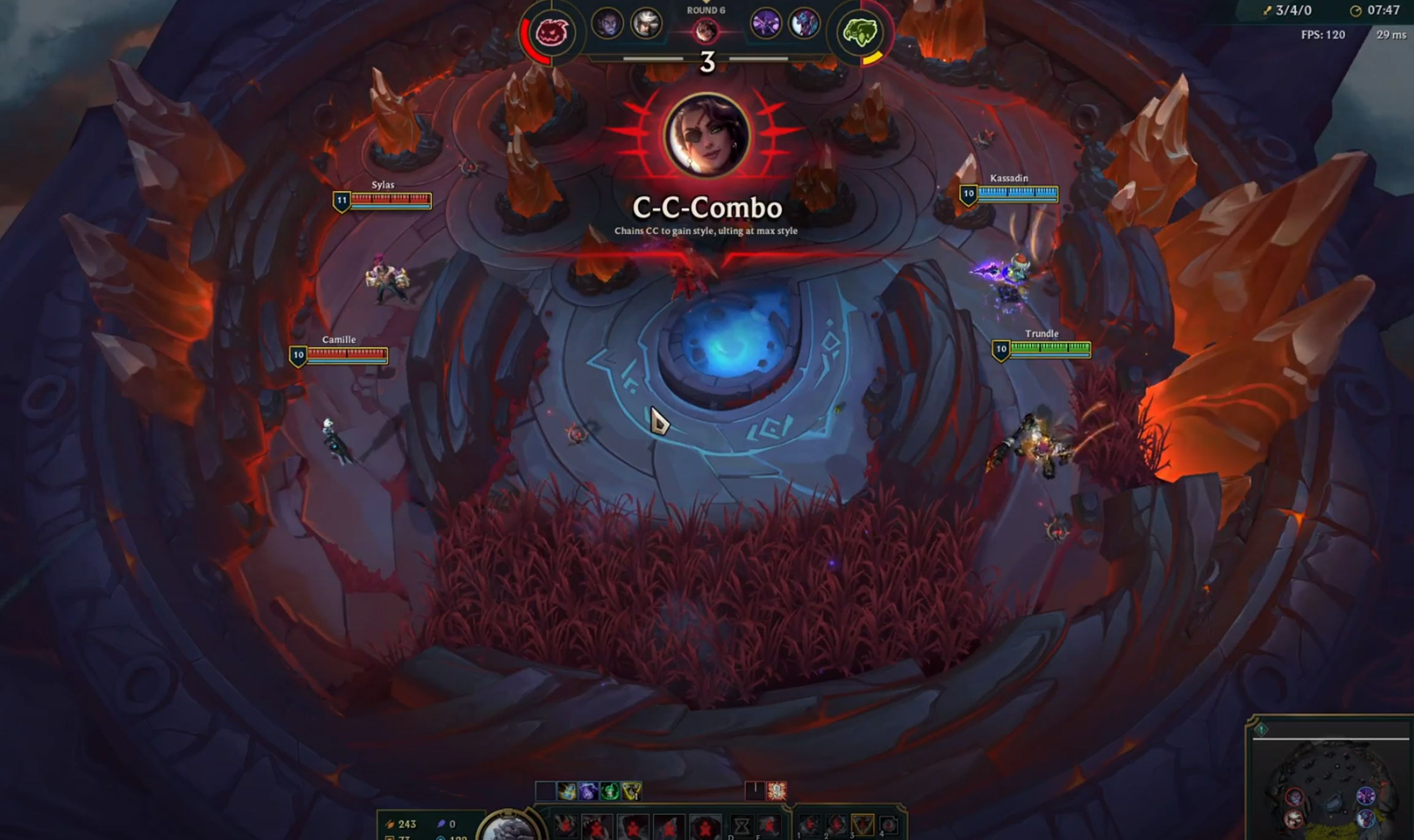Select Kassadin's icon on the minimap
This screenshot has height=840, width=1414.
click(1366, 796)
